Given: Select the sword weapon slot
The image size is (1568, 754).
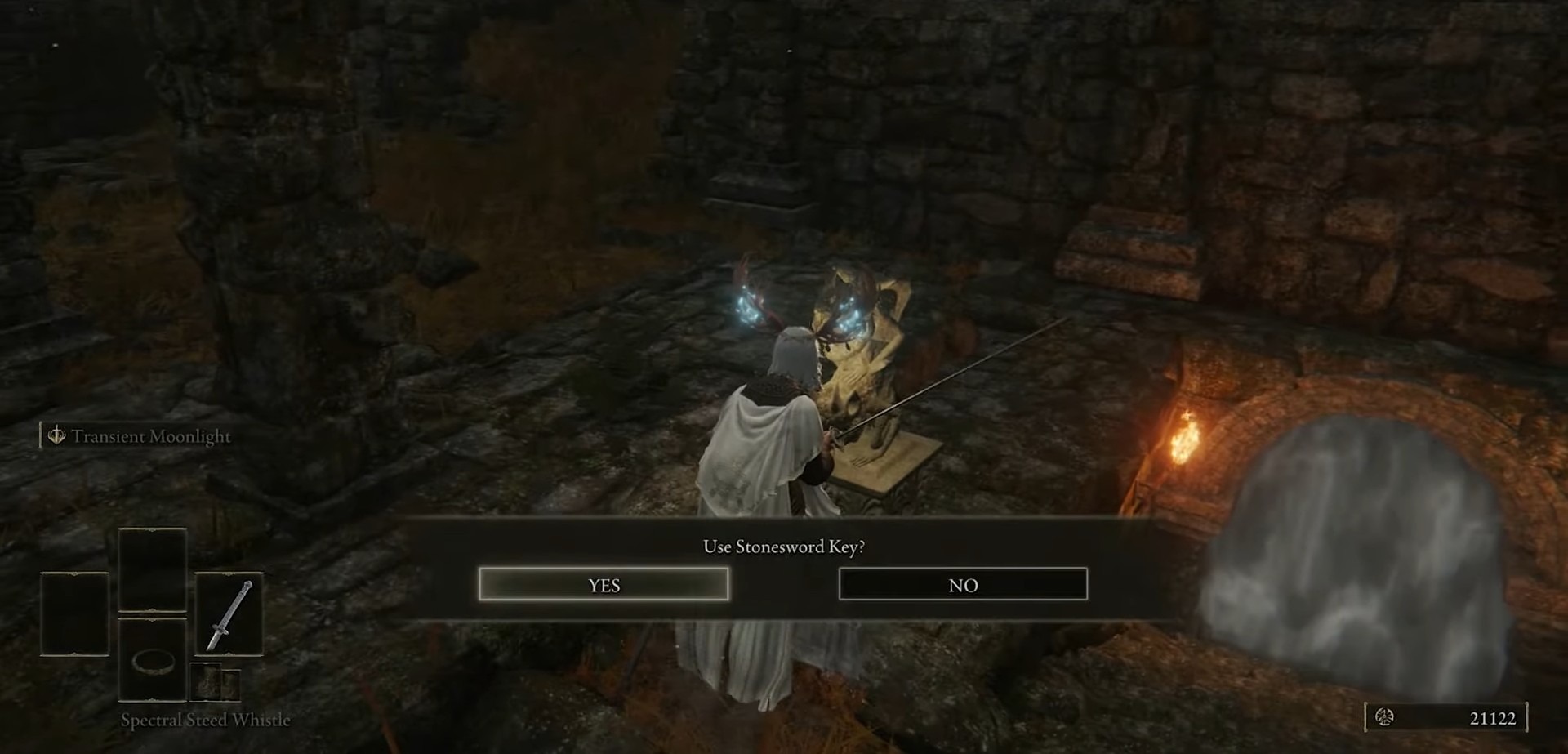Looking at the screenshot, I should coord(229,614).
